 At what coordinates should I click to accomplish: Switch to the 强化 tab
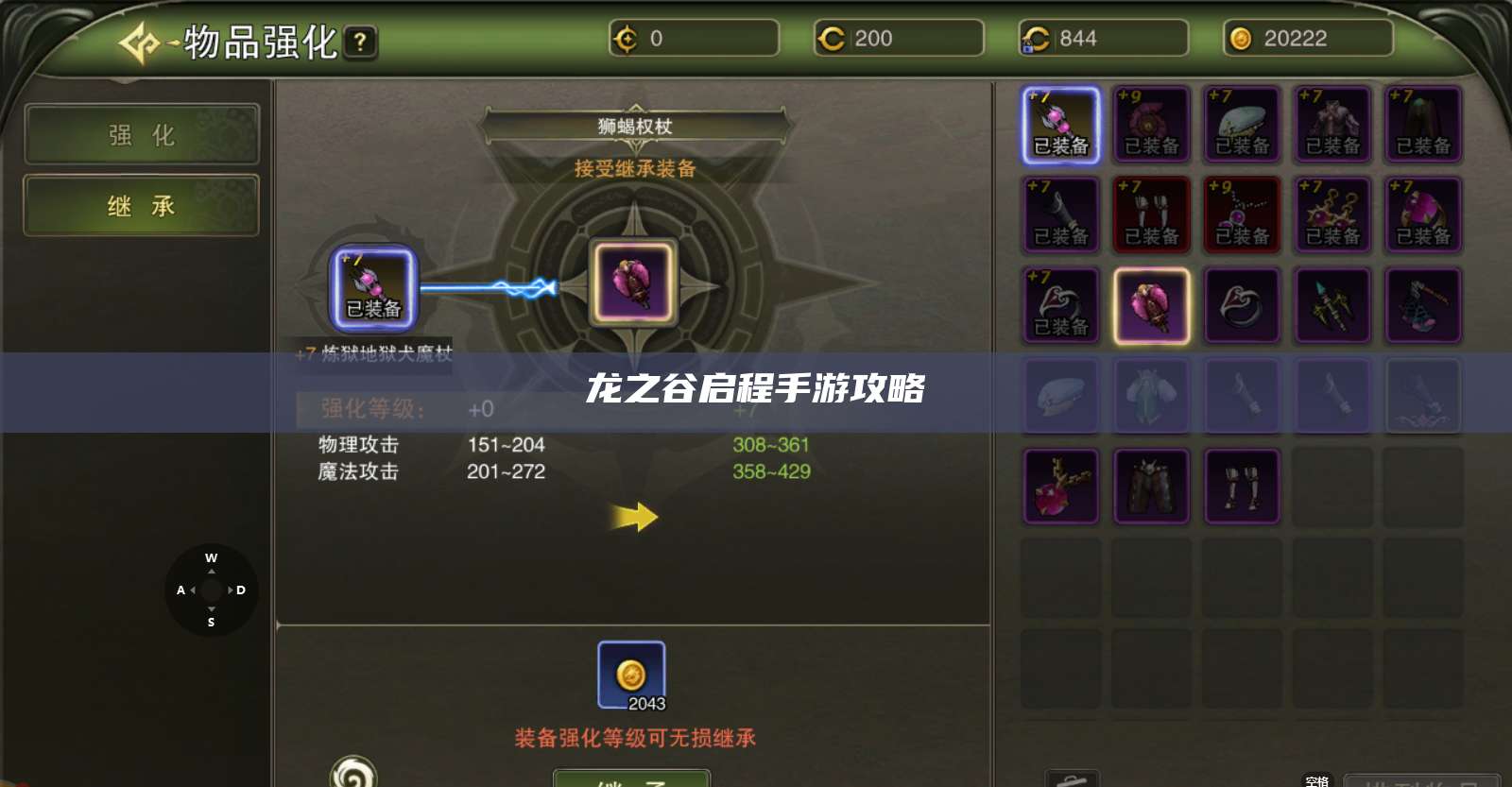point(141,134)
